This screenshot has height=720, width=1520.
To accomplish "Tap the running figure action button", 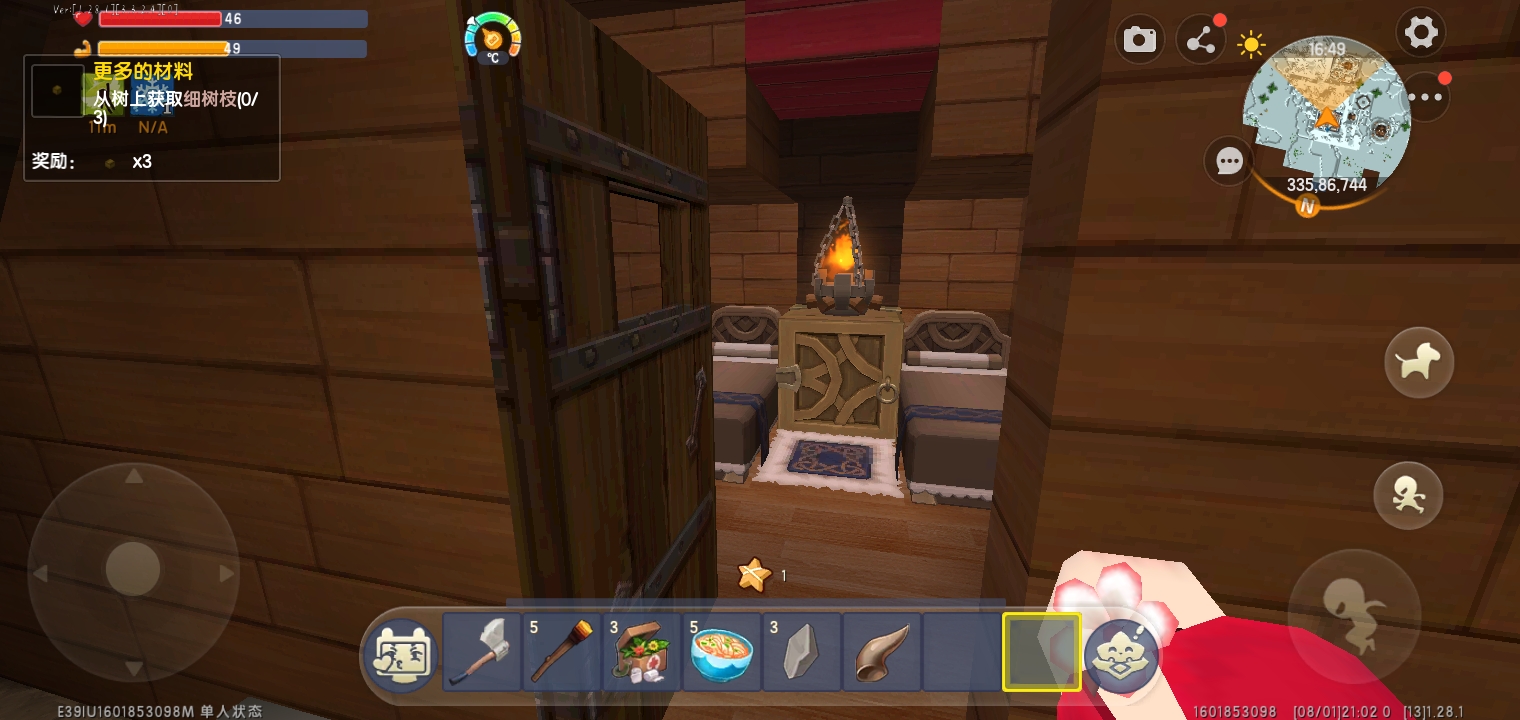I will click(1408, 495).
